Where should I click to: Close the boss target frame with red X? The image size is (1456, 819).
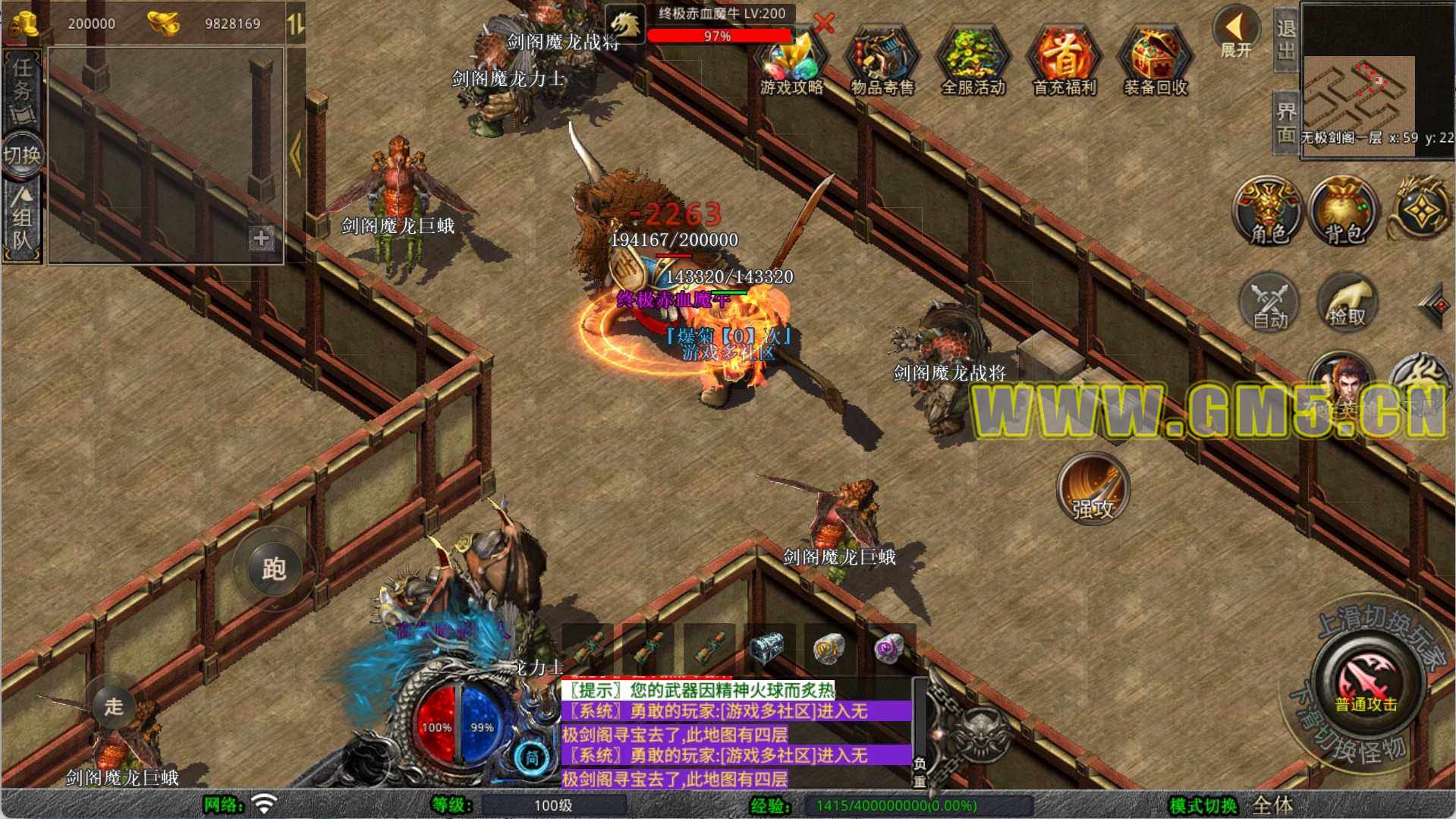click(x=824, y=24)
